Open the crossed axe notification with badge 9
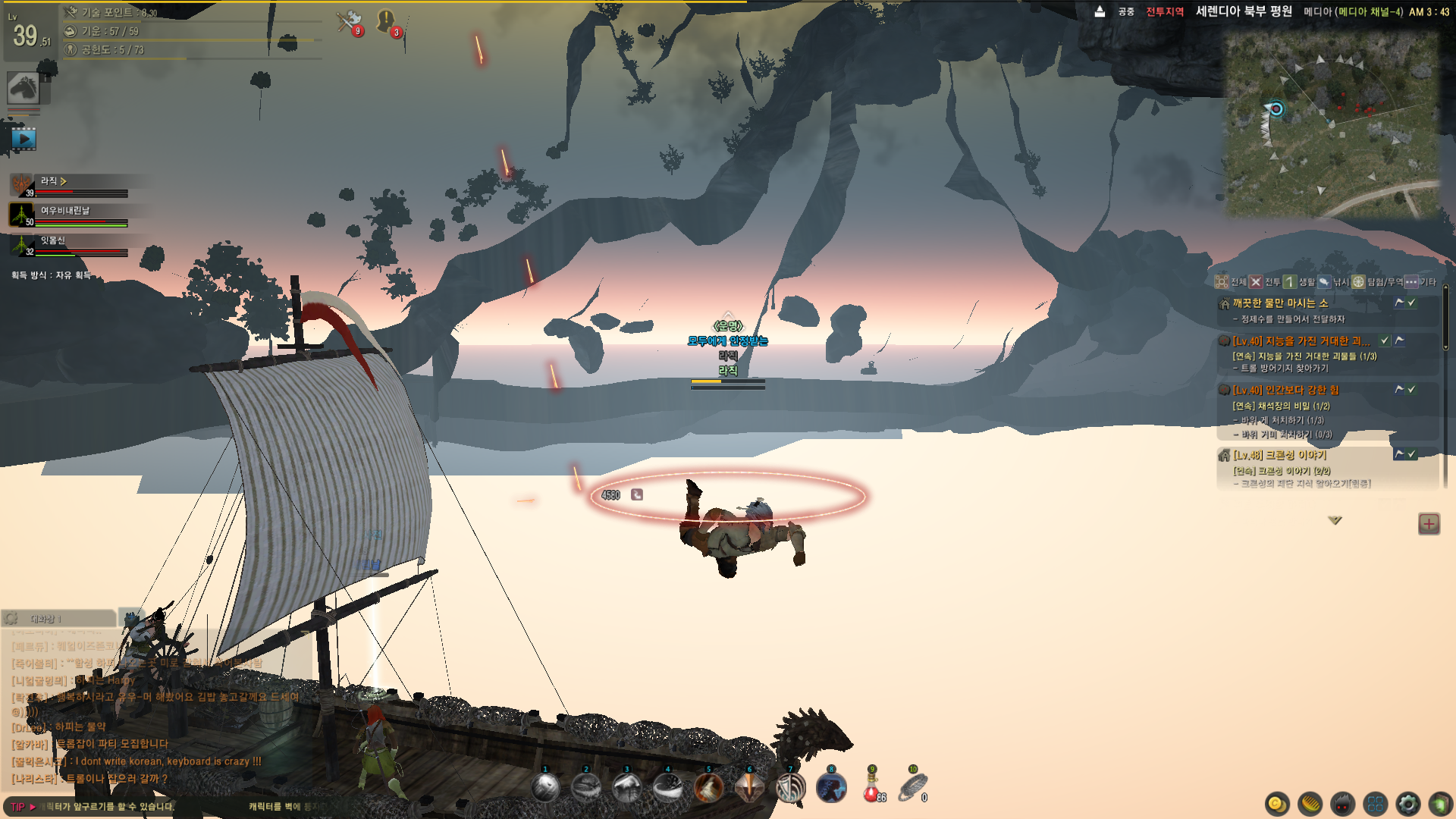 [350, 21]
